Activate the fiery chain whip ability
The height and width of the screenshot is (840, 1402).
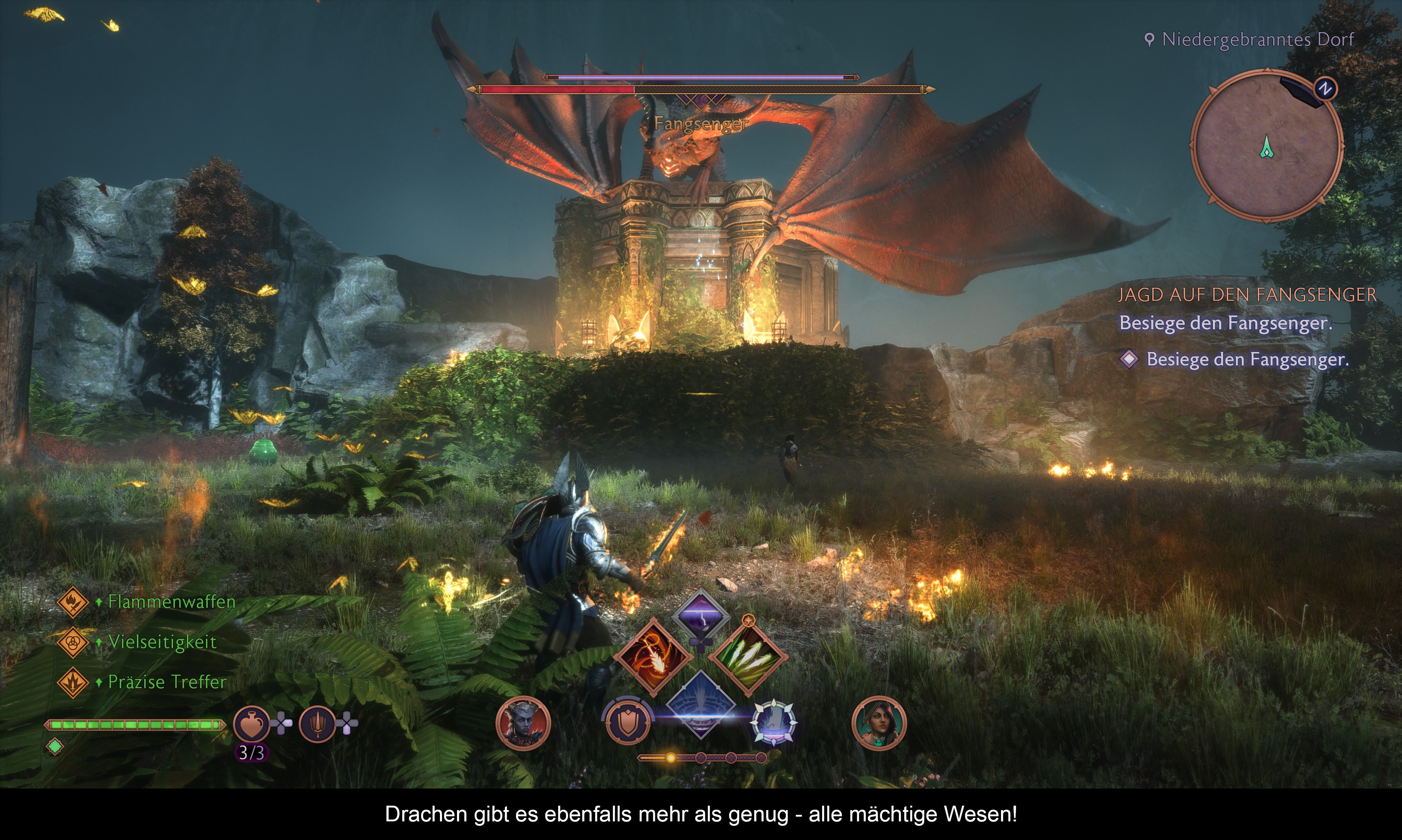coord(654,657)
